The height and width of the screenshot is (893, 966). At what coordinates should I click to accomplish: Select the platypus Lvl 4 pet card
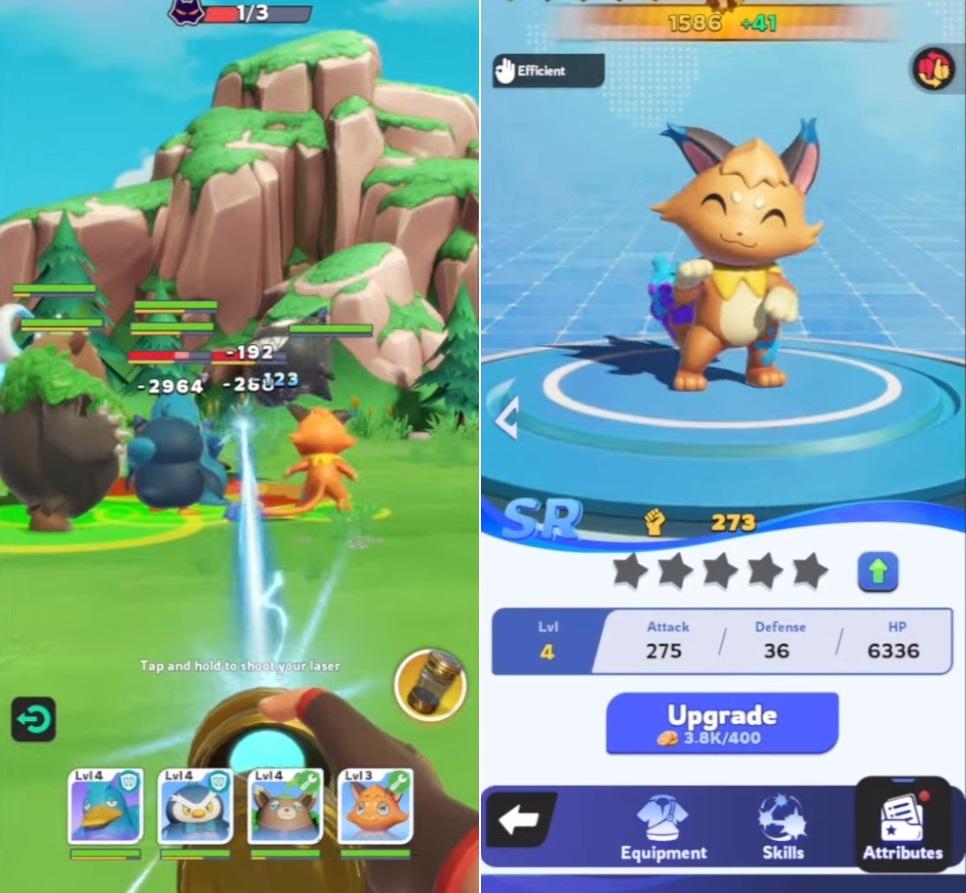(x=105, y=806)
